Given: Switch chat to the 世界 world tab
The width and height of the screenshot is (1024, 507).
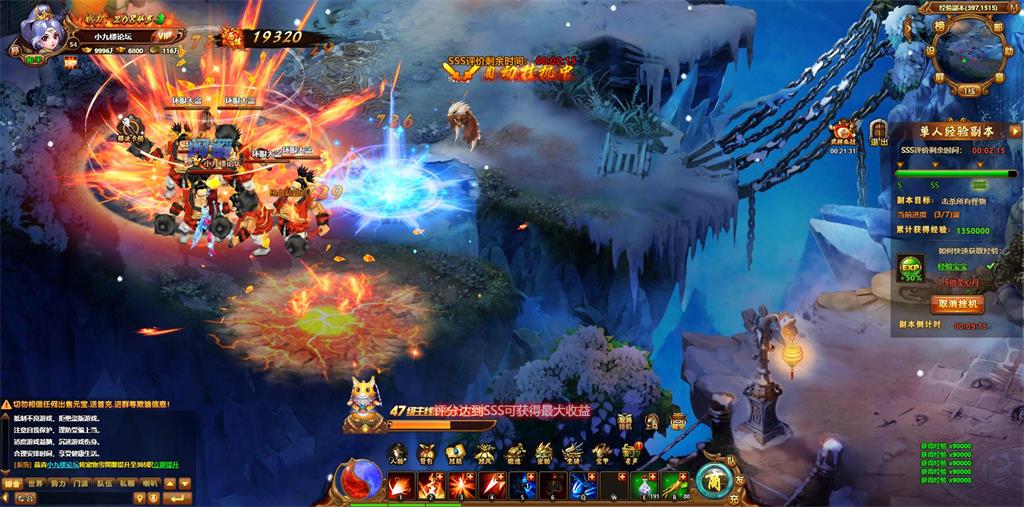Looking at the screenshot, I should point(35,483).
